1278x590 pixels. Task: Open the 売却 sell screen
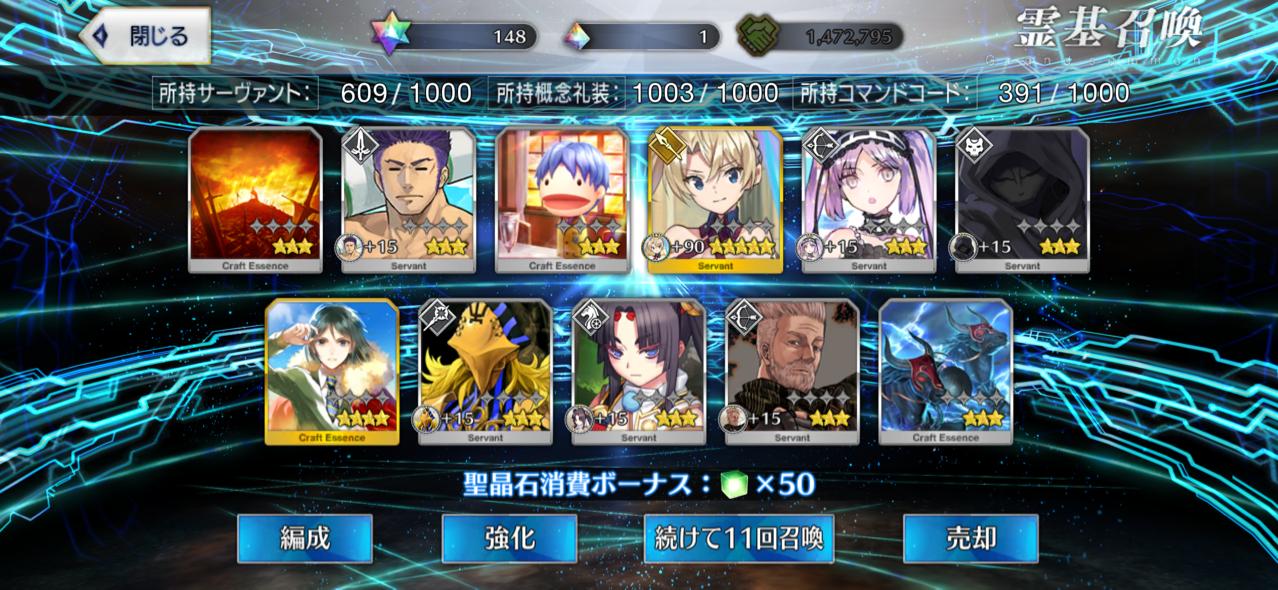coord(970,539)
